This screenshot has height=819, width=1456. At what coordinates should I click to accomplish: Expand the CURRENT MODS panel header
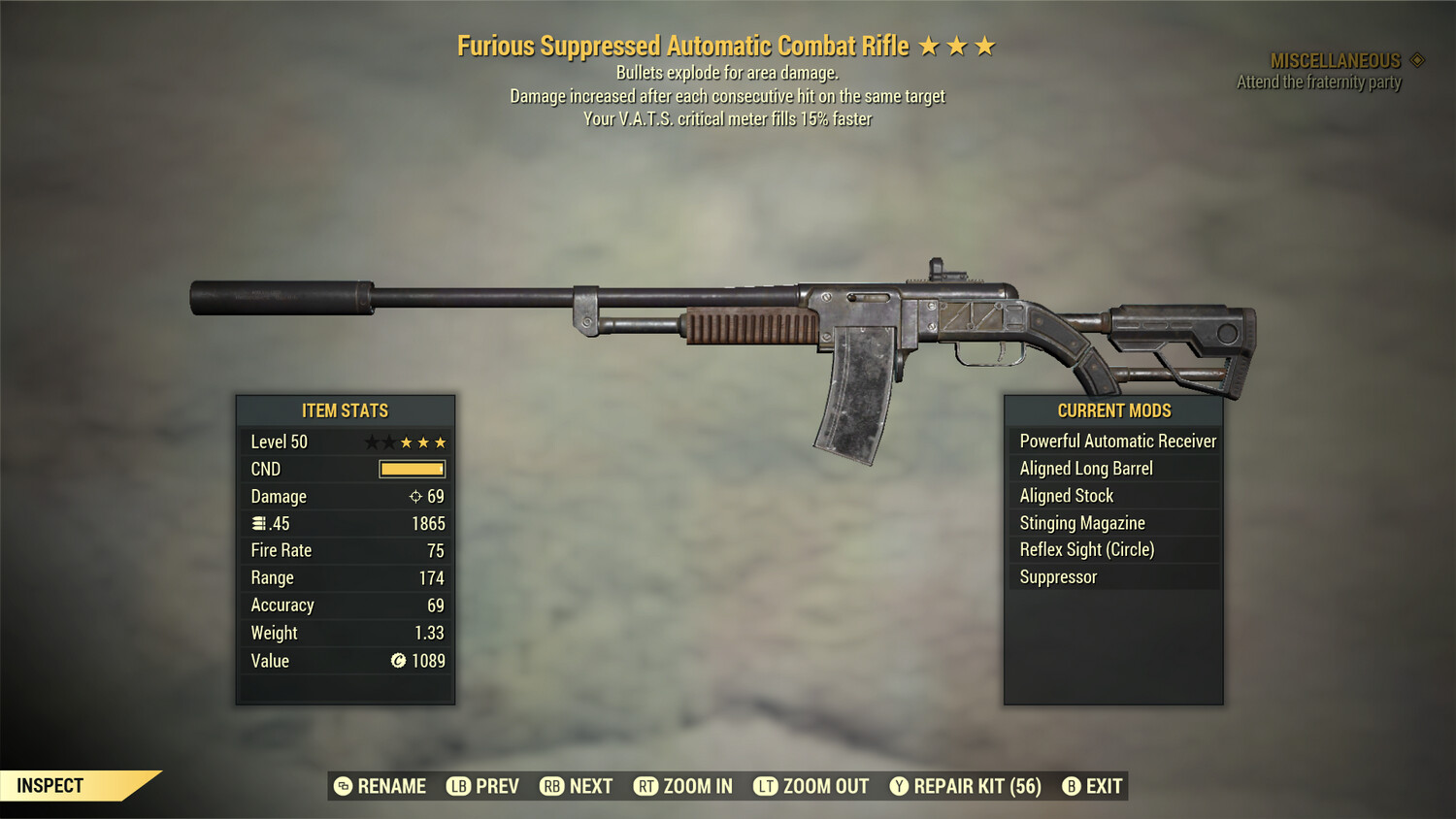coord(1113,410)
